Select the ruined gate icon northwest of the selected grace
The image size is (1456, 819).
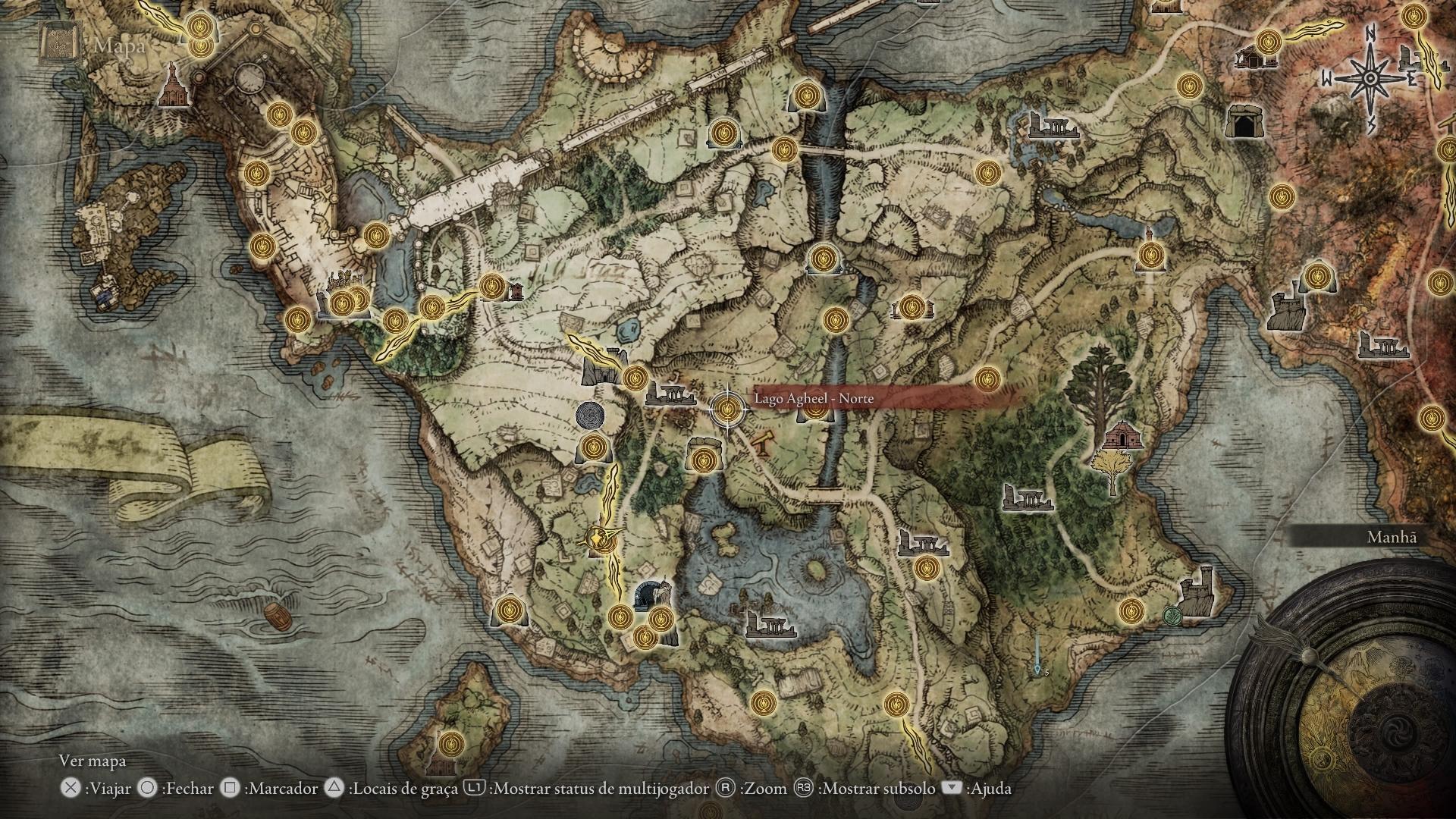(x=604, y=369)
